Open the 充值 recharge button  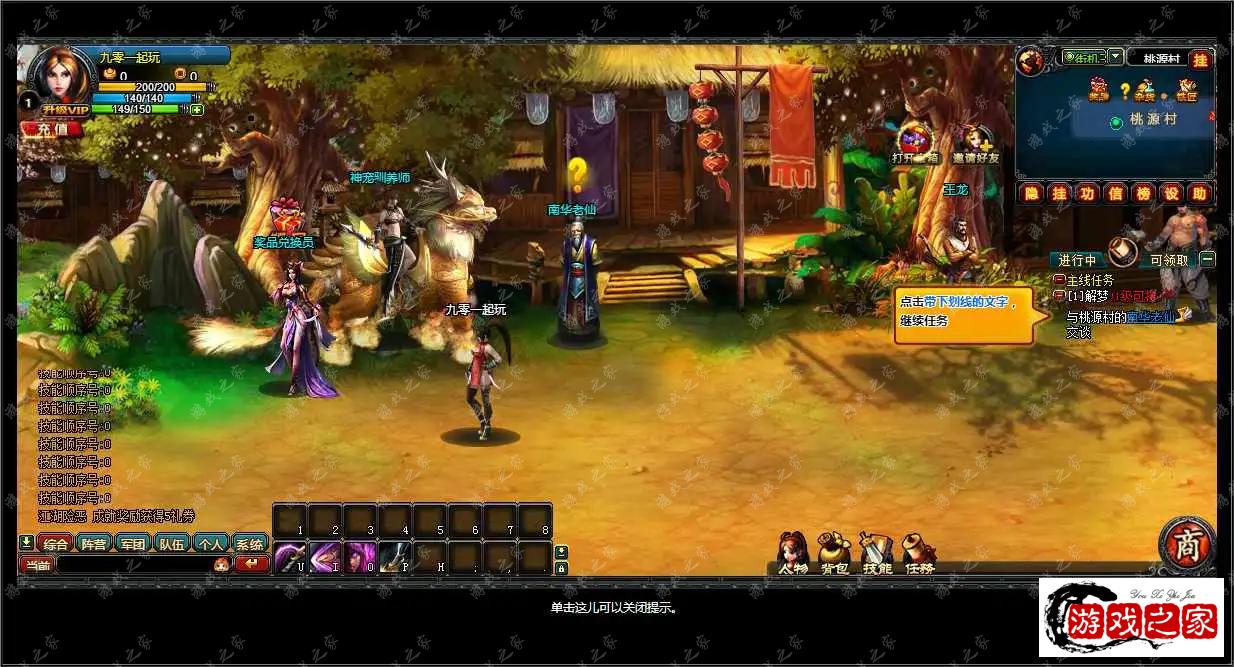click(46, 128)
